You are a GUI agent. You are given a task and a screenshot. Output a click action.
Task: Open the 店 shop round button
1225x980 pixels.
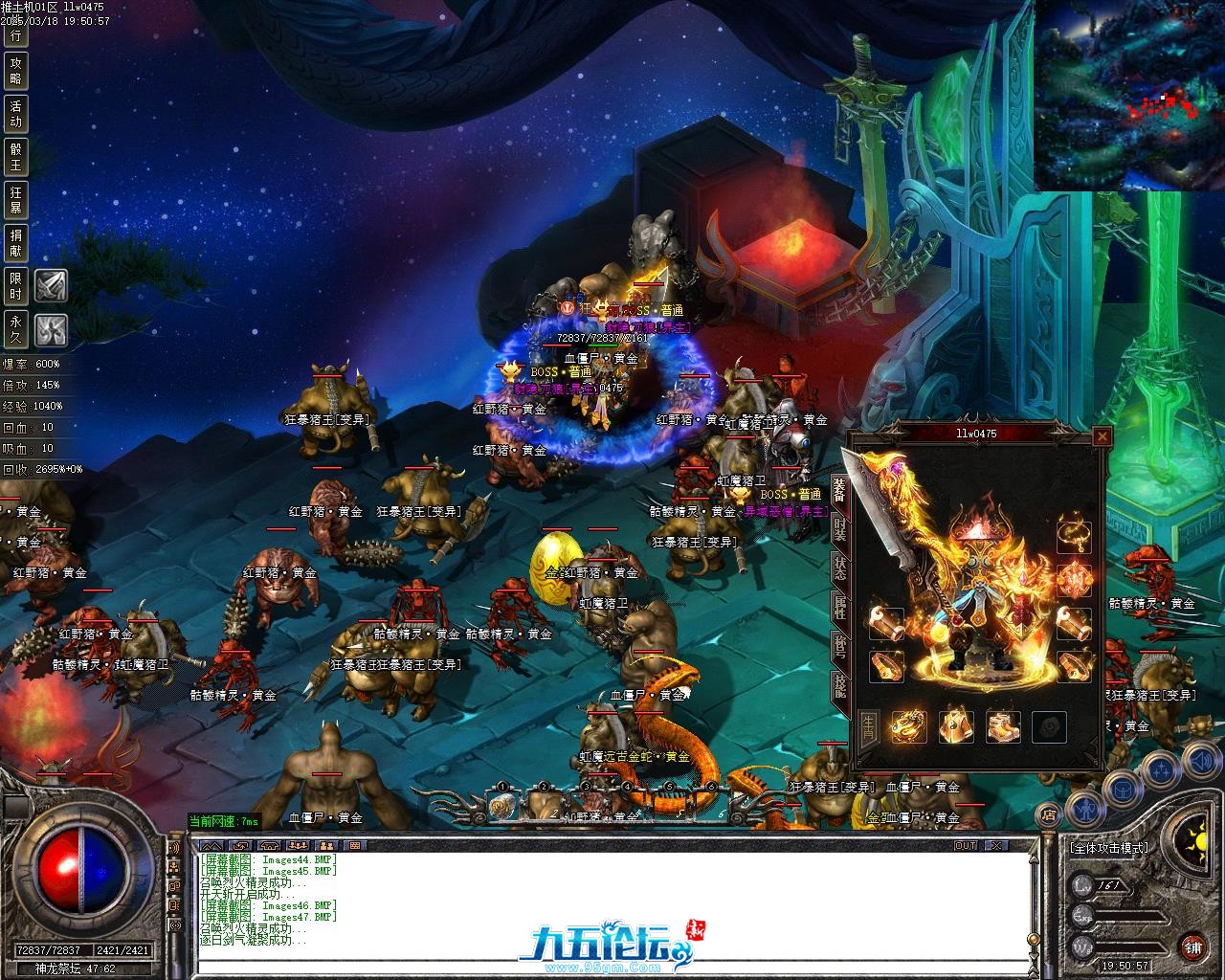point(1049,815)
